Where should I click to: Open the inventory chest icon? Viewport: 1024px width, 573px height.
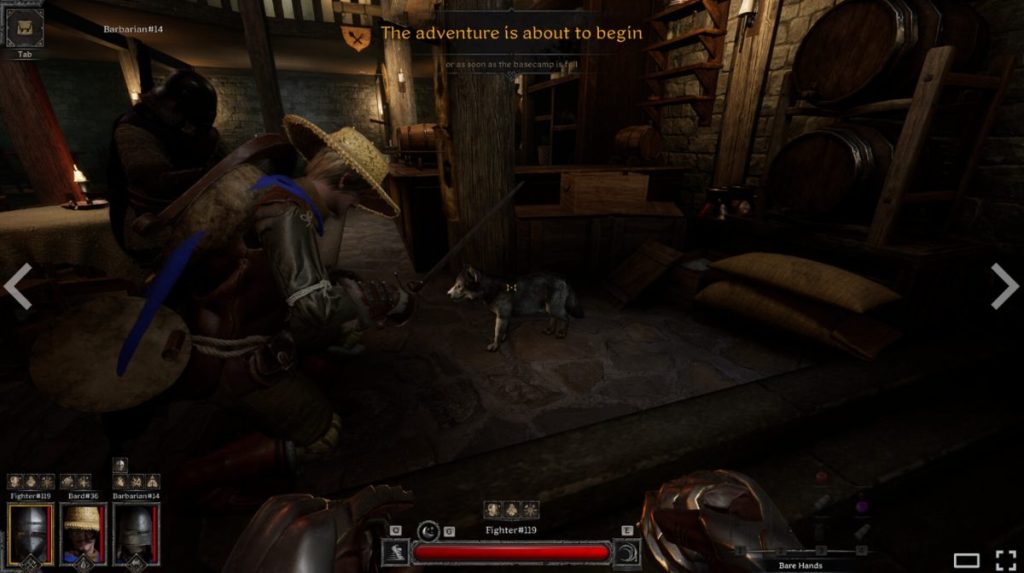tap(25, 27)
